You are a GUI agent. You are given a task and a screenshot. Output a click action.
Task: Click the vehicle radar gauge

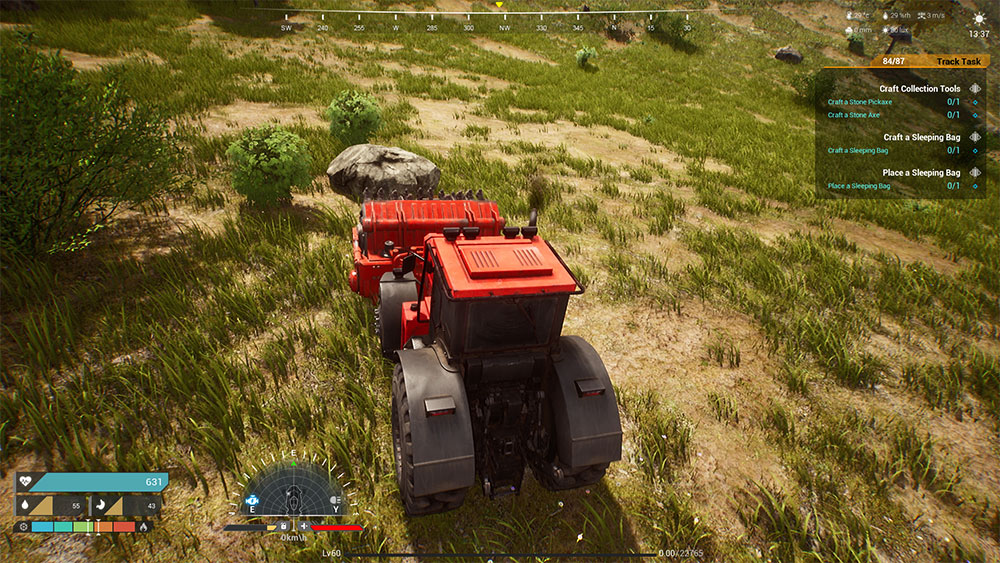[x=292, y=489]
